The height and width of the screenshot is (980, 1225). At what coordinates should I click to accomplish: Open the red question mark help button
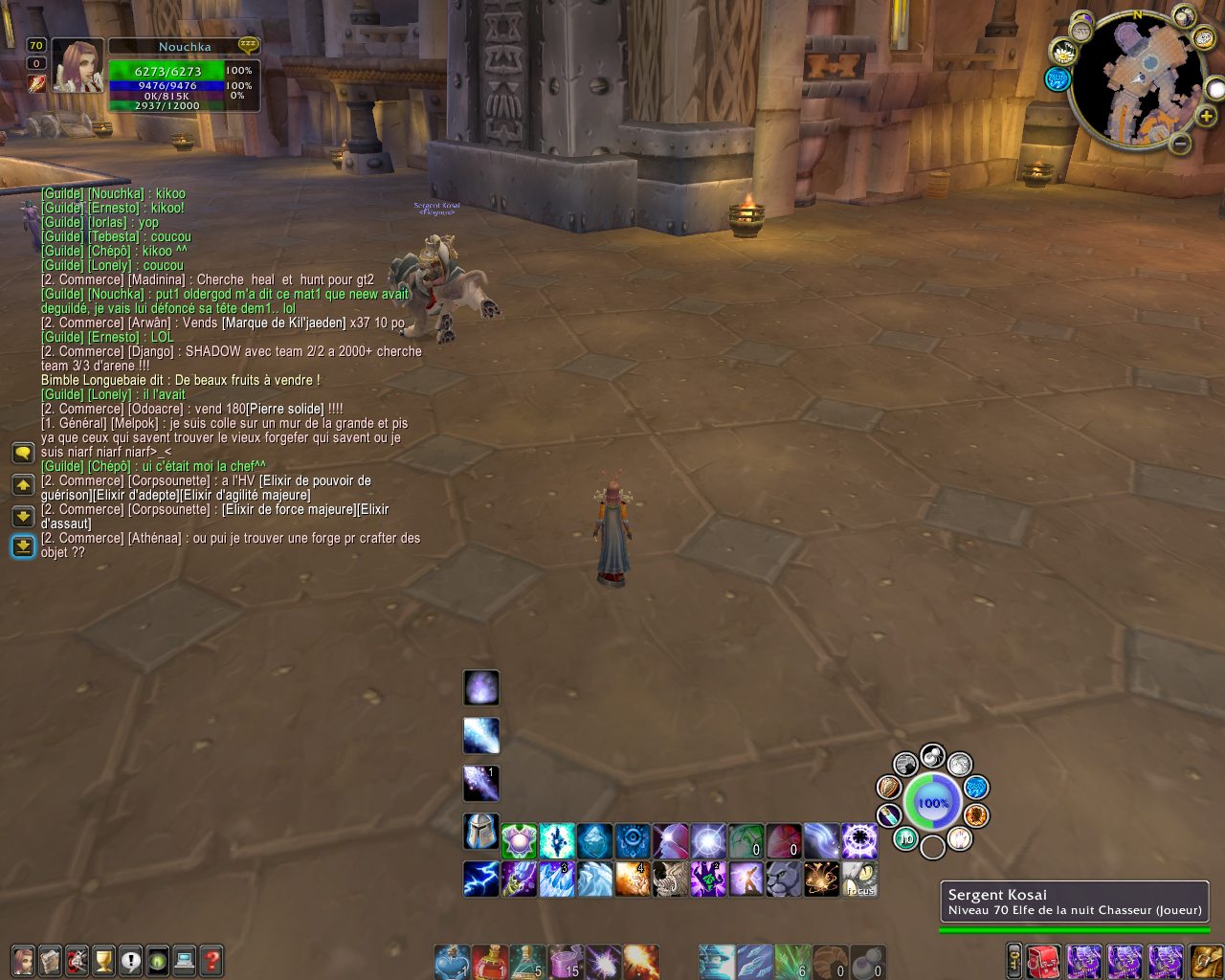(212, 960)
